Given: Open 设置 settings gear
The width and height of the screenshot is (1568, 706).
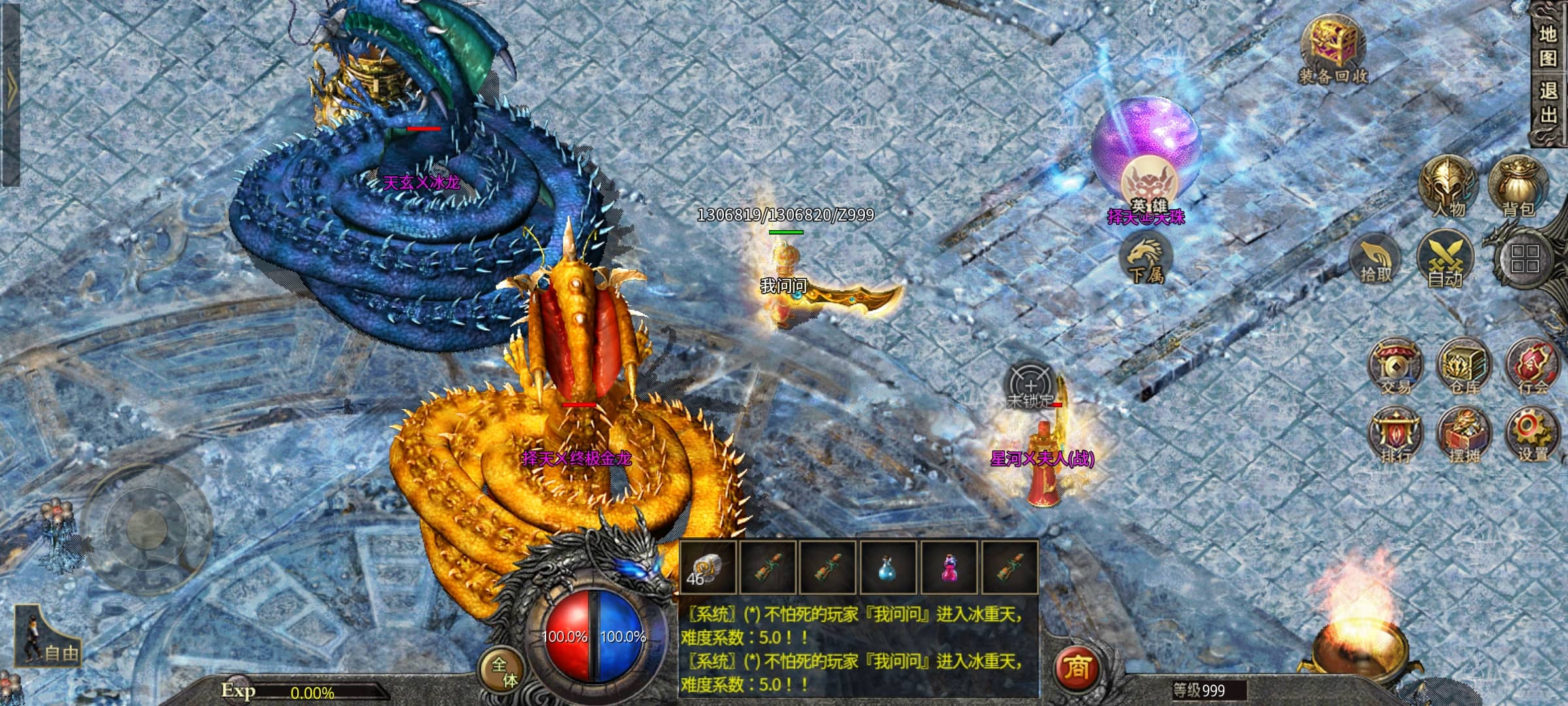Looking at the screenshot, I should 1532,436.
